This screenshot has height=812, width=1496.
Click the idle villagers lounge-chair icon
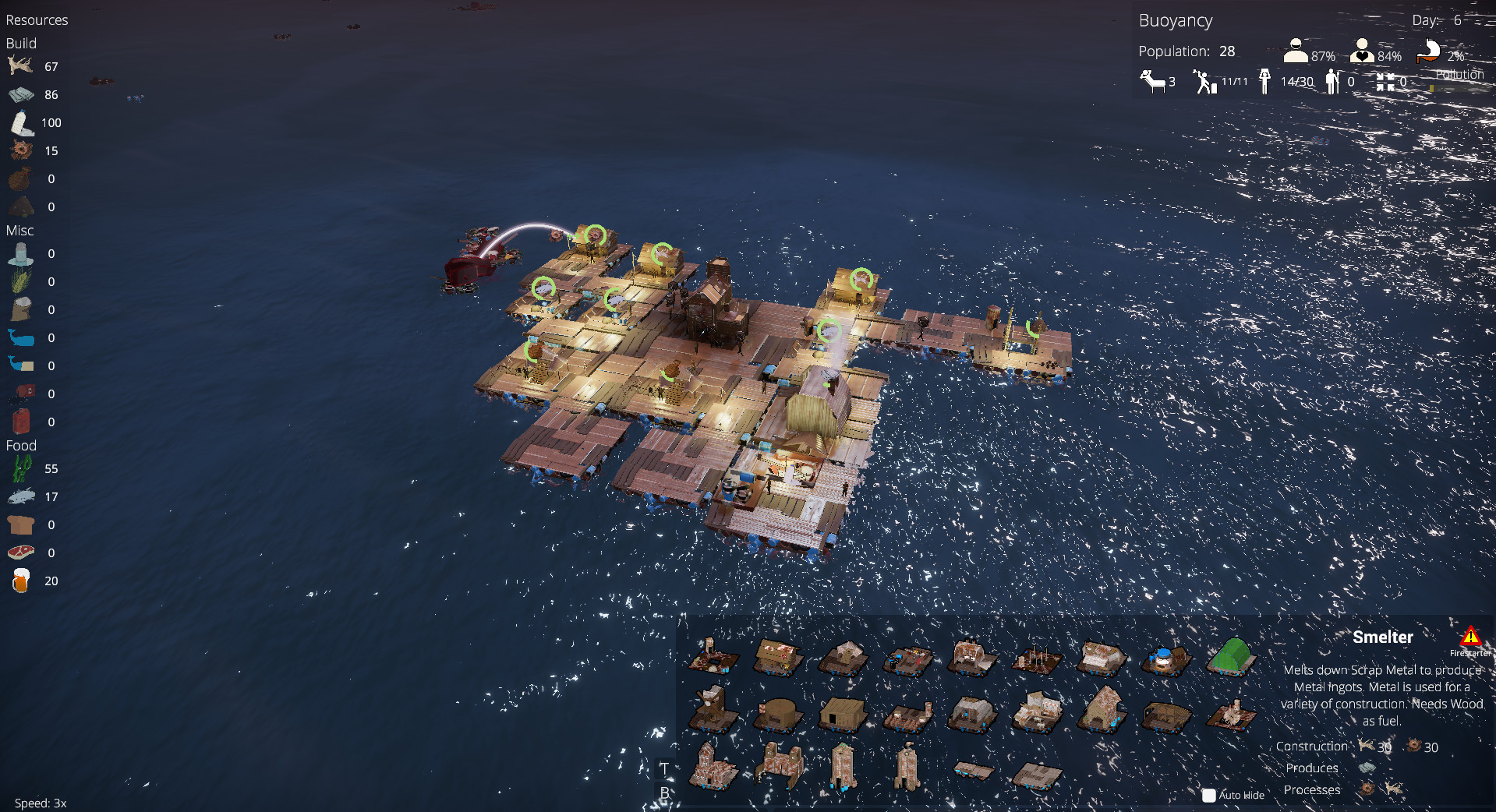click(x=1152, y=81)
